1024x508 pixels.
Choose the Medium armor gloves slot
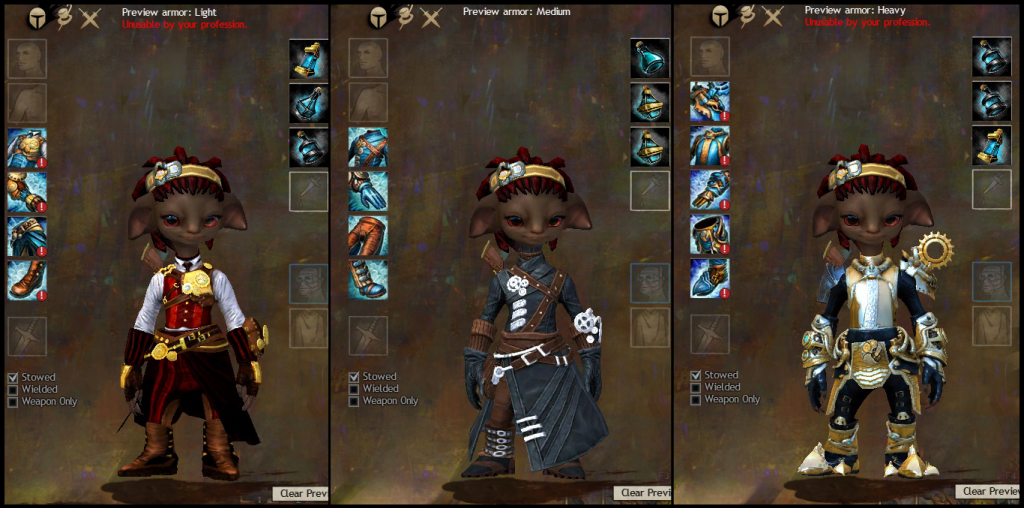click(x=368, y=190)
